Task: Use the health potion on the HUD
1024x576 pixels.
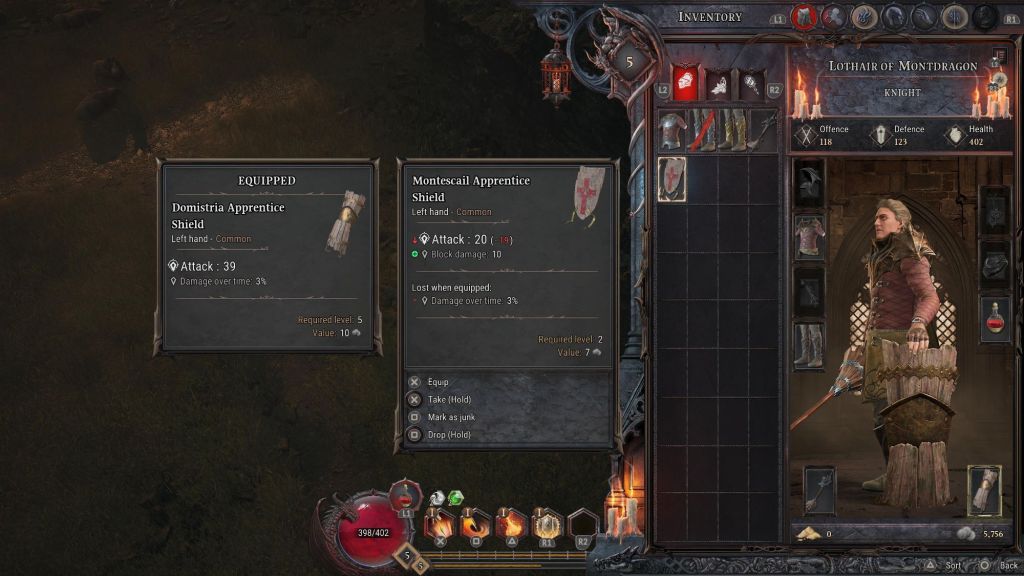Action: click(405, 495)
